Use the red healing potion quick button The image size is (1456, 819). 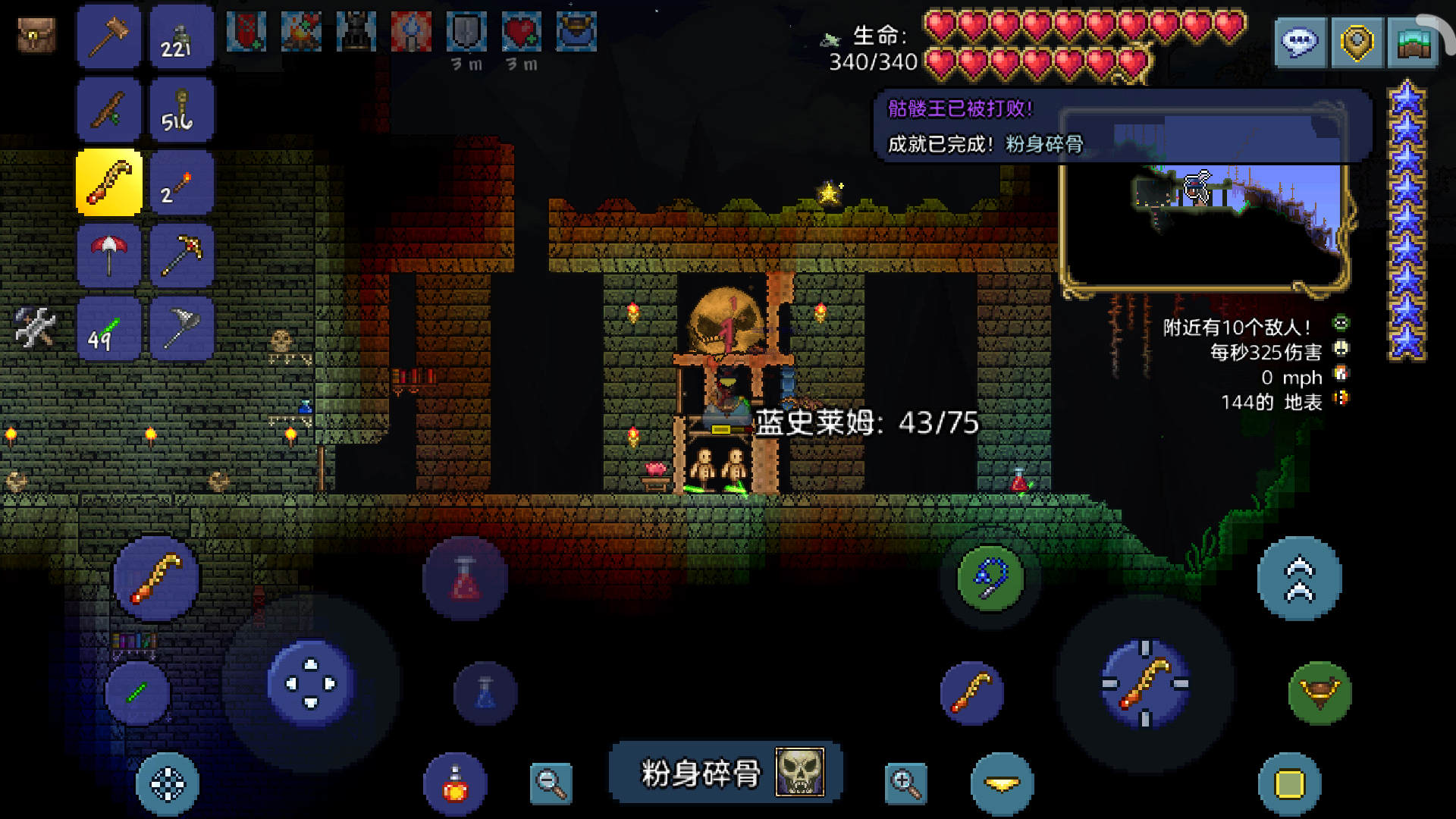click(x=465, y=579)
